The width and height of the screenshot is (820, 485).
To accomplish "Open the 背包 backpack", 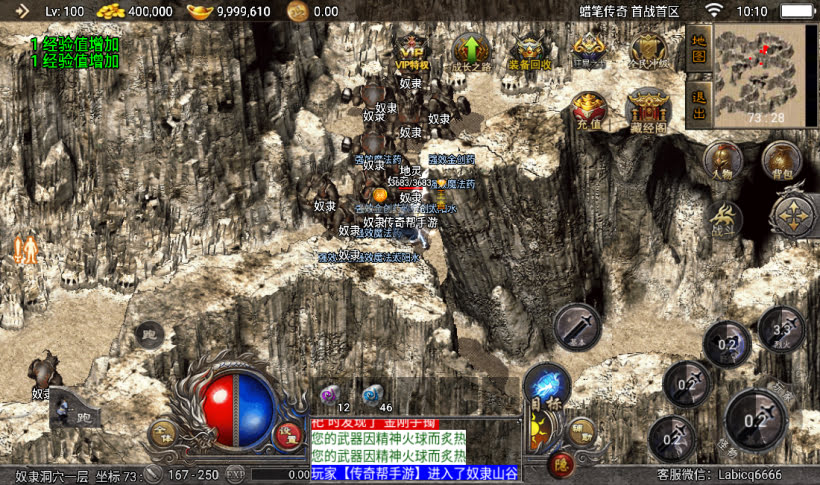I will point(781,161).
